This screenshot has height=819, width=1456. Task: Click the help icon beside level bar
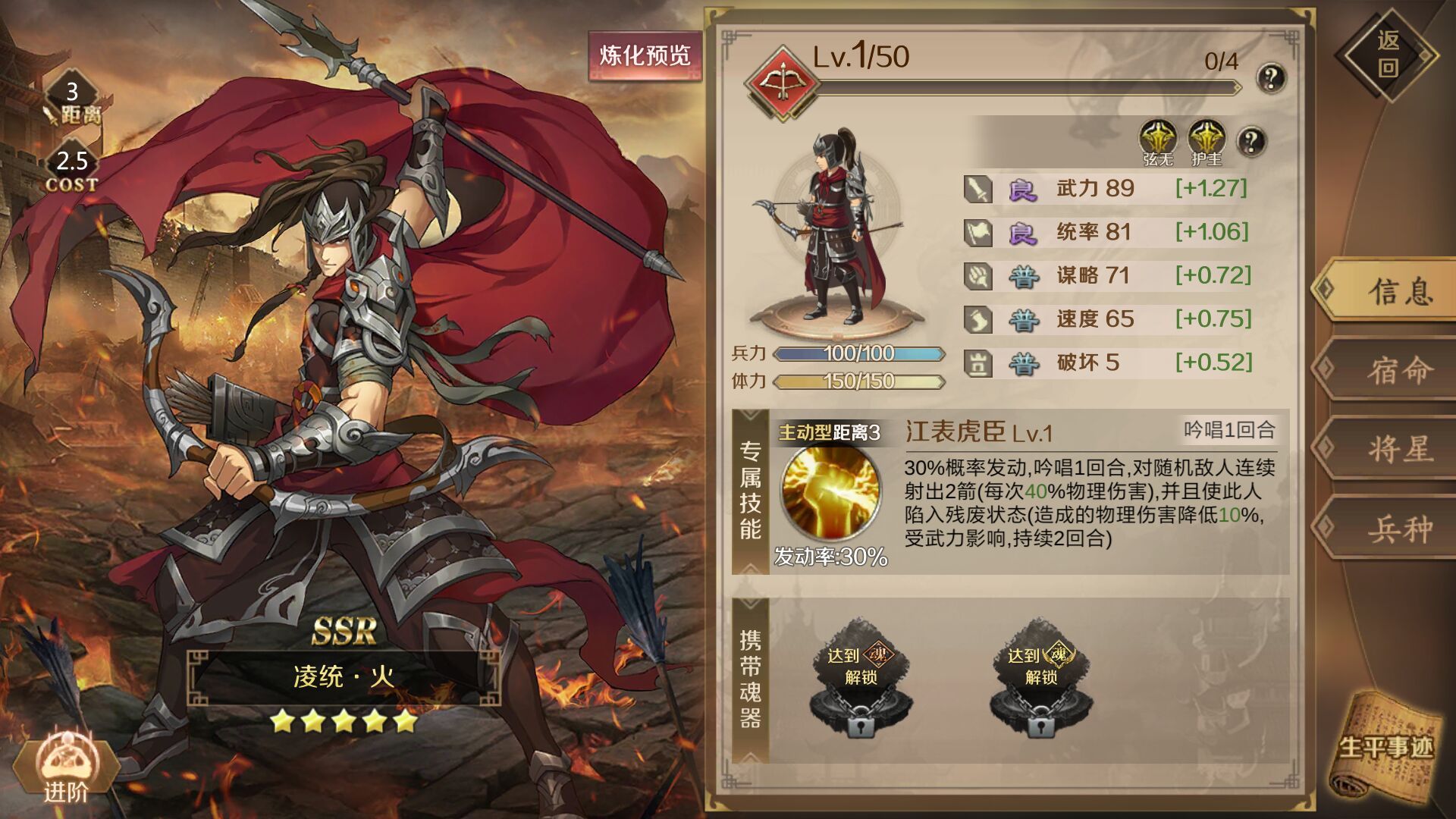1271,77
